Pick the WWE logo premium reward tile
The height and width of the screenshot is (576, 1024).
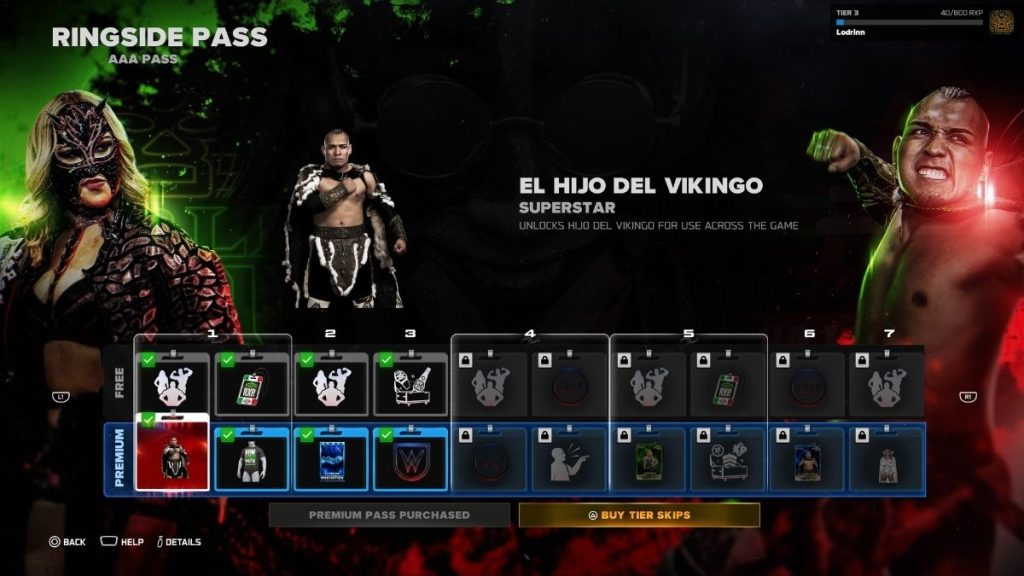410,460
